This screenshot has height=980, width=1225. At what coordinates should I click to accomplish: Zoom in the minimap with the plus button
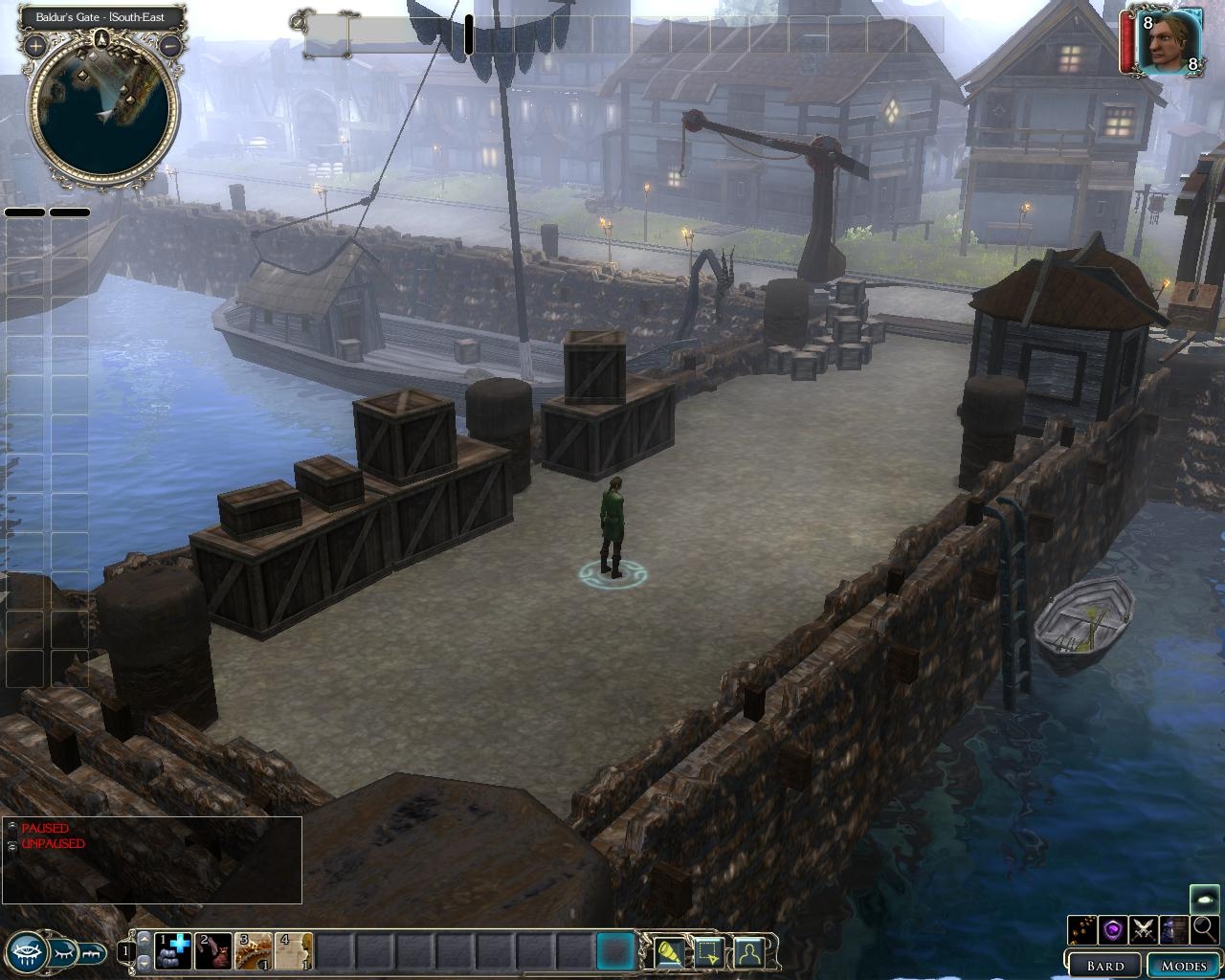coord(35,45)
